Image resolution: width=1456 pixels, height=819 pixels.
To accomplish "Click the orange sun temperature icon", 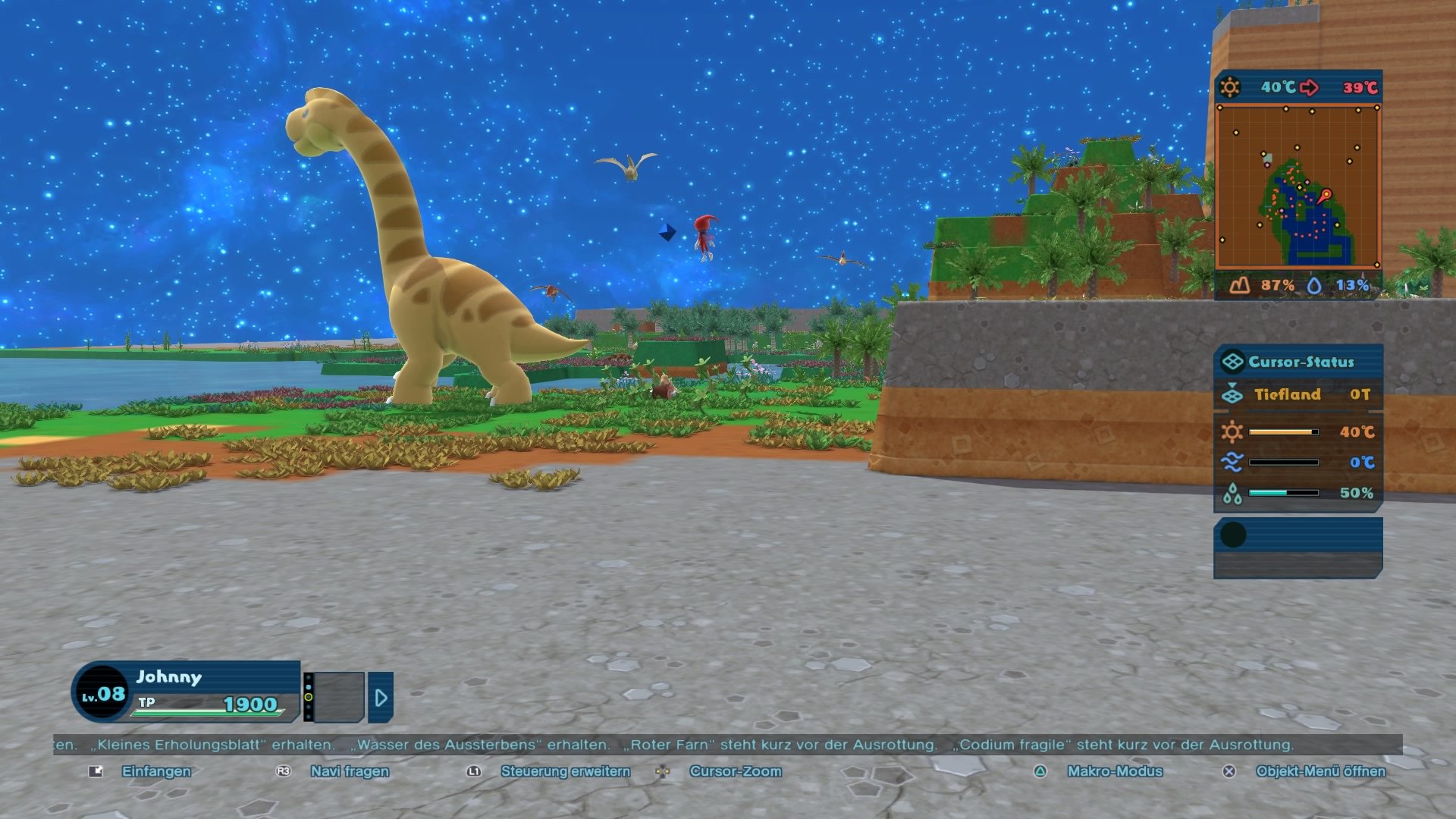I will [1233, 431].
